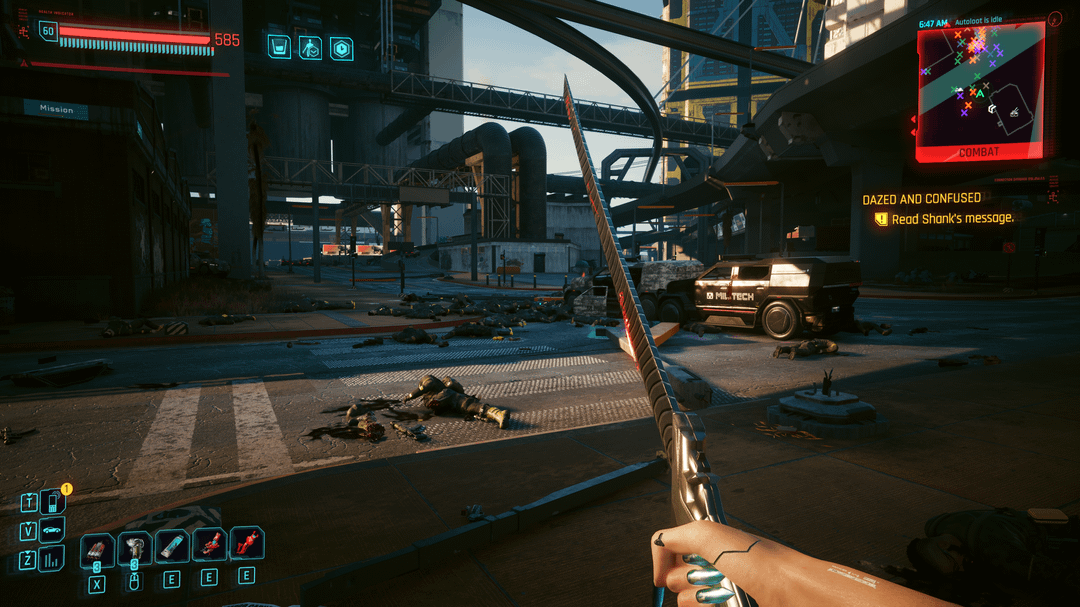Use the blue inhaler consumable slot
Screen dimensions: 1080x607
(172, 546)
